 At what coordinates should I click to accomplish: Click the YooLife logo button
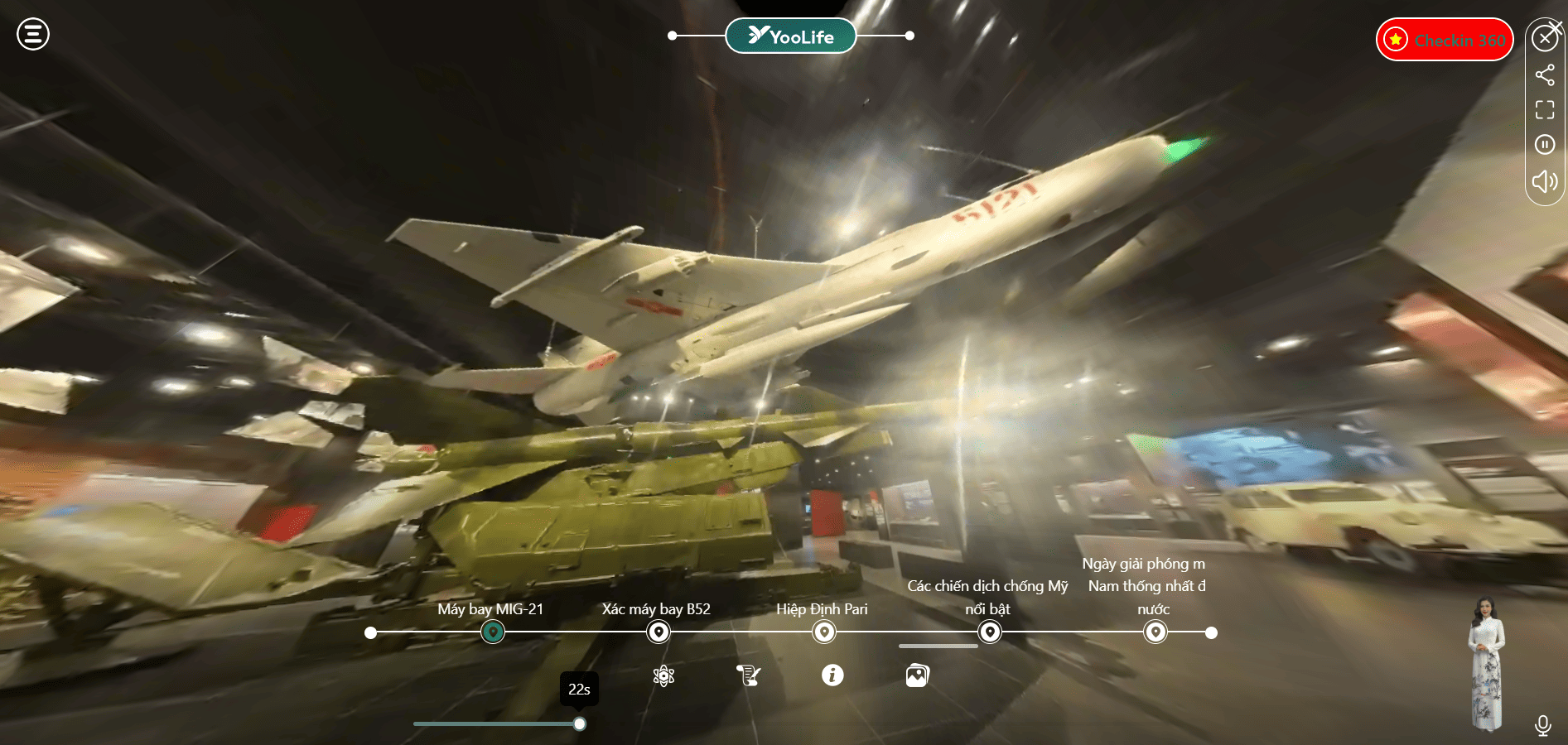tap(790, 36)
